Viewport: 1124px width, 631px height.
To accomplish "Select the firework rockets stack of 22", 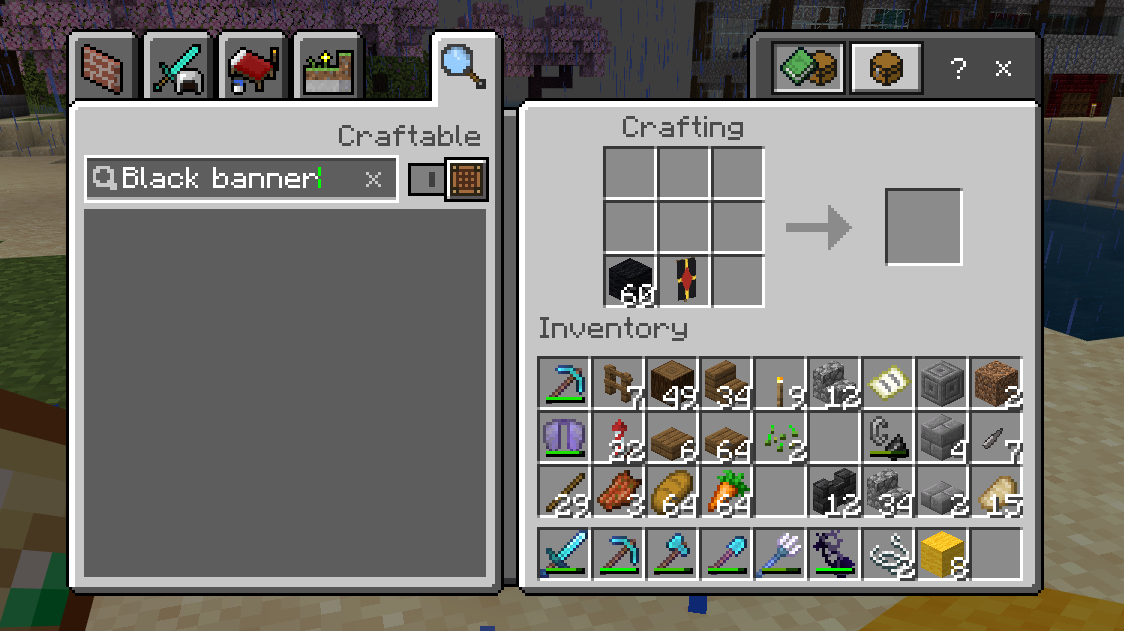I will click(618, 437).
